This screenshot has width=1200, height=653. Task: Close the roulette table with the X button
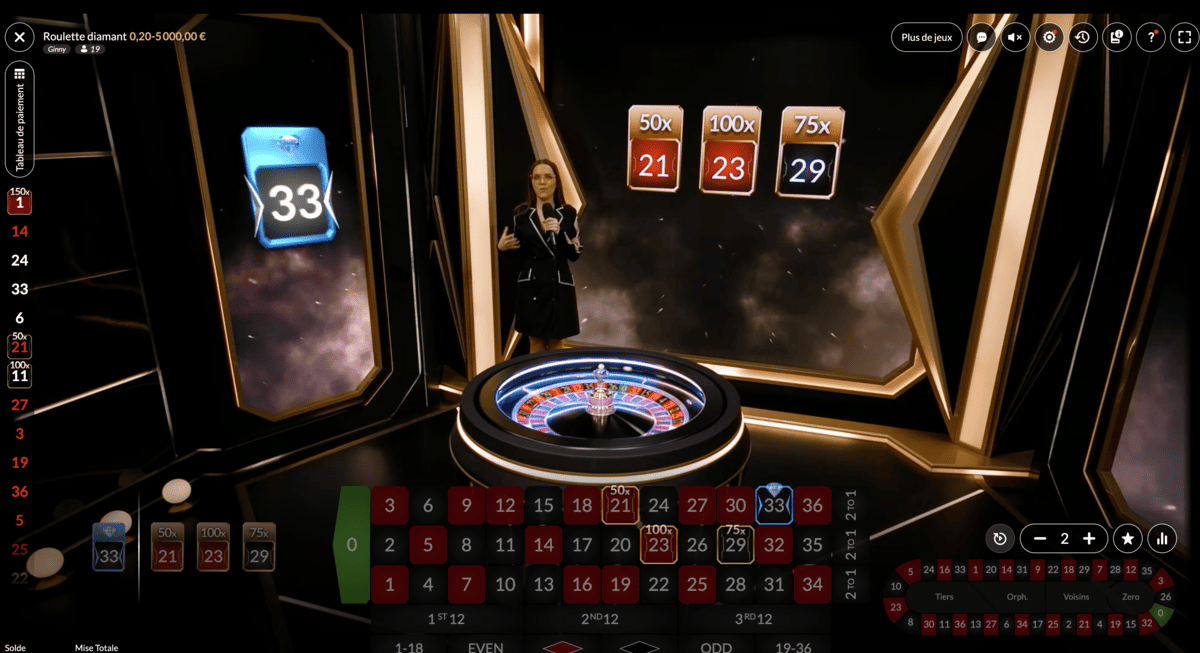[20, 38]
